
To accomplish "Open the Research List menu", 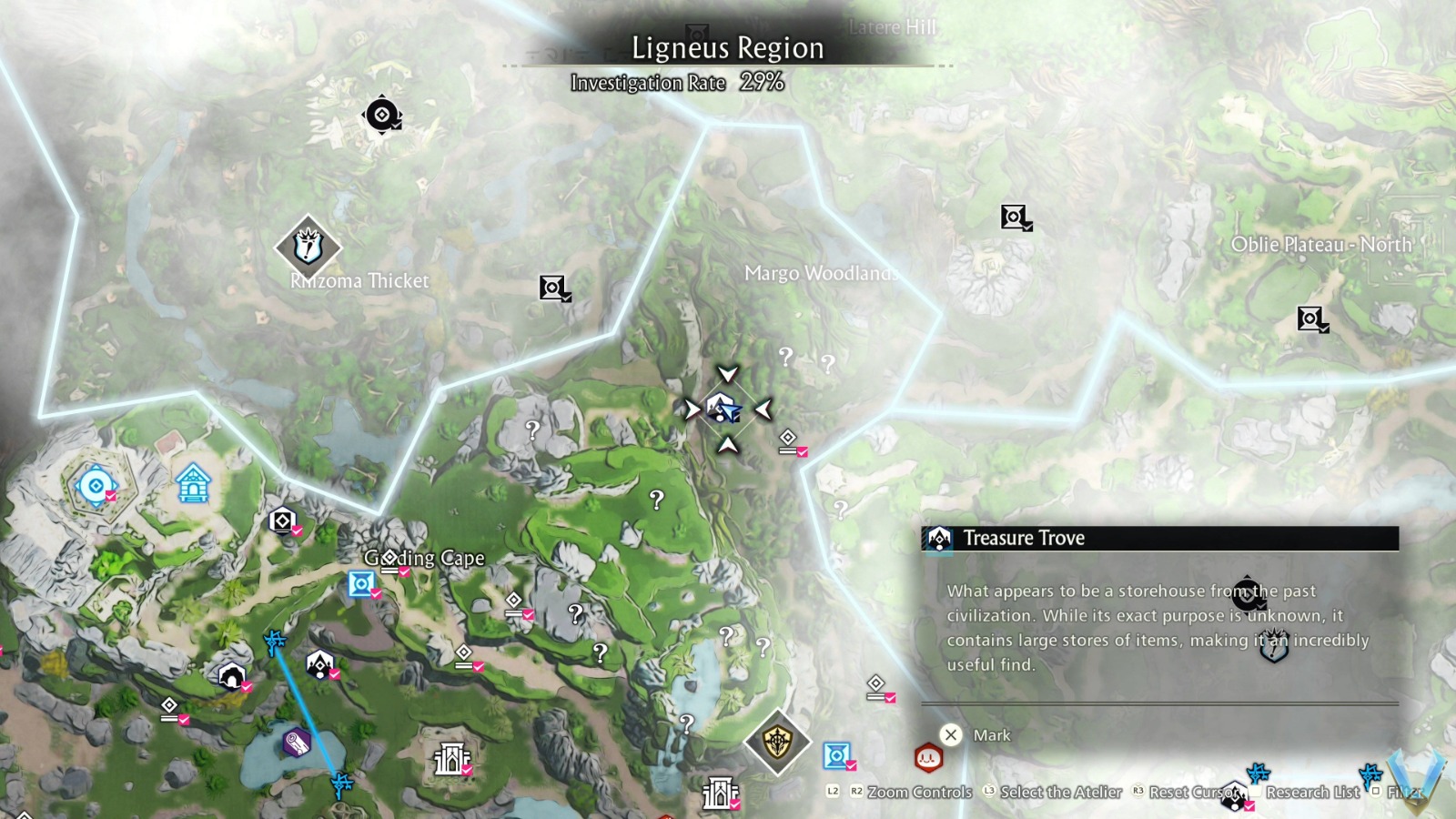I will click(x=1313, y=793).
